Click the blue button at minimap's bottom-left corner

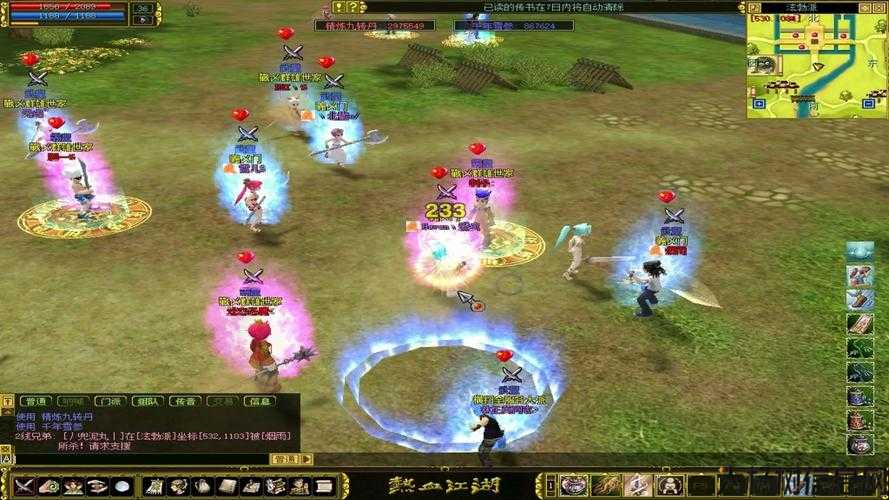tap(755, 103)
